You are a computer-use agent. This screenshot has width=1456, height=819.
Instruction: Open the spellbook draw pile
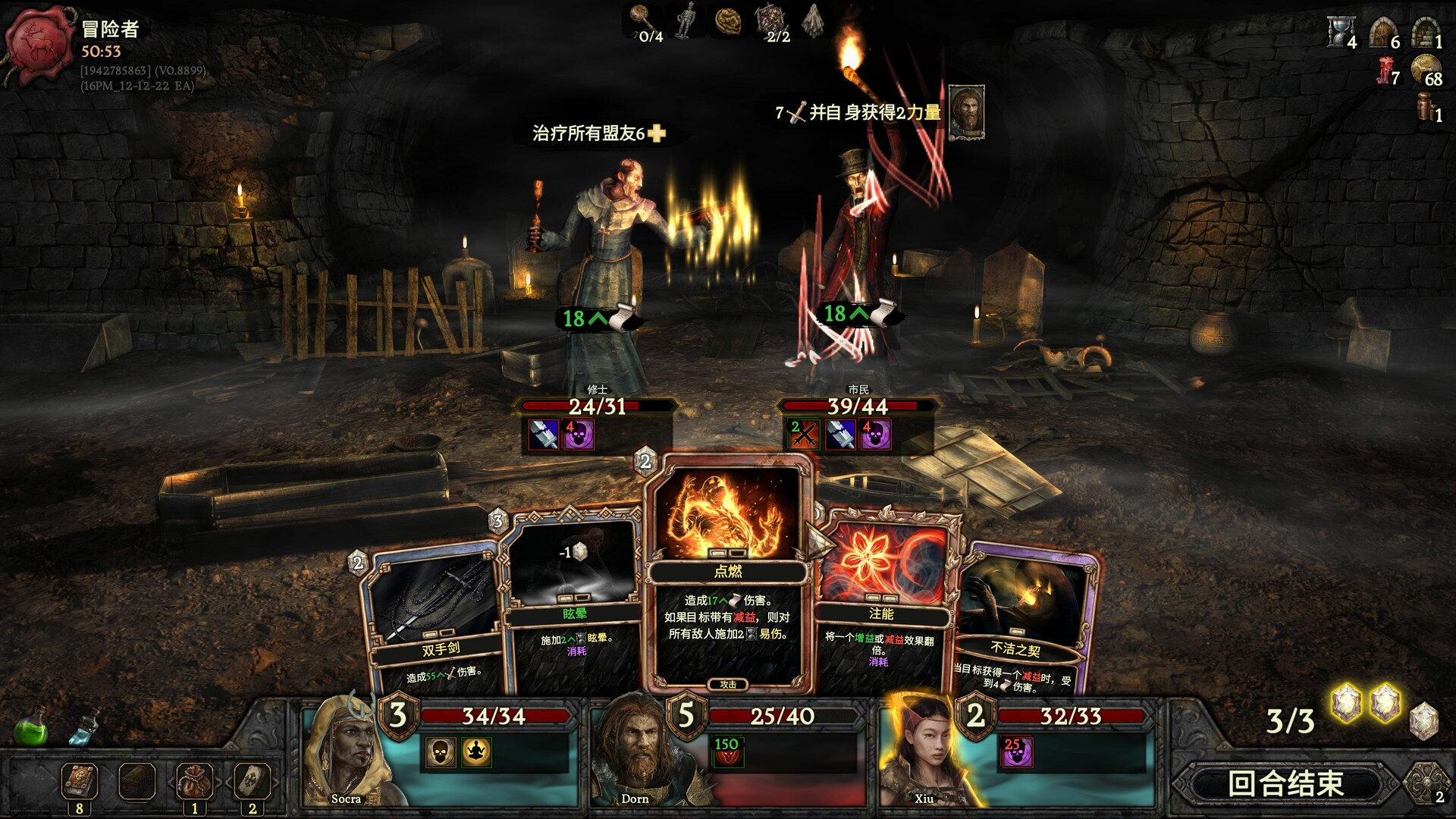[x=80, y=781]
